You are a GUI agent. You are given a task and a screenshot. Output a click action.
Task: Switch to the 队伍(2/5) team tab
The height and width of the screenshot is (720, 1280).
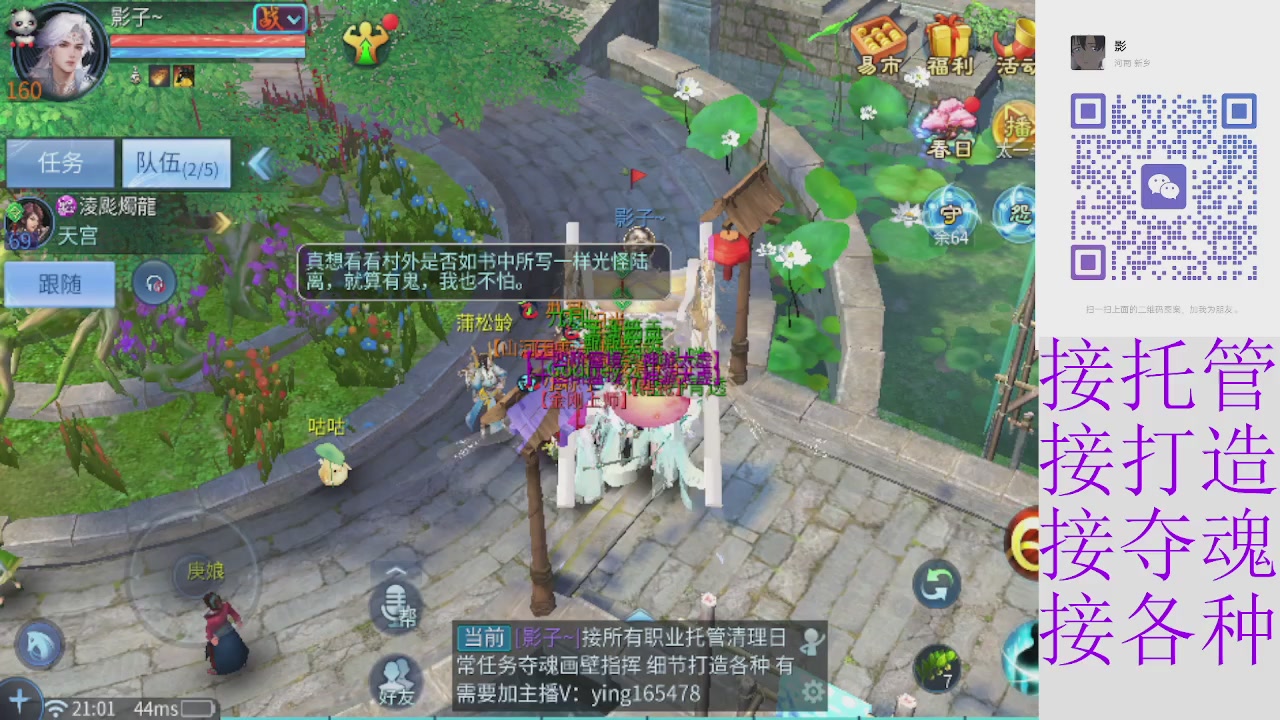175,163
